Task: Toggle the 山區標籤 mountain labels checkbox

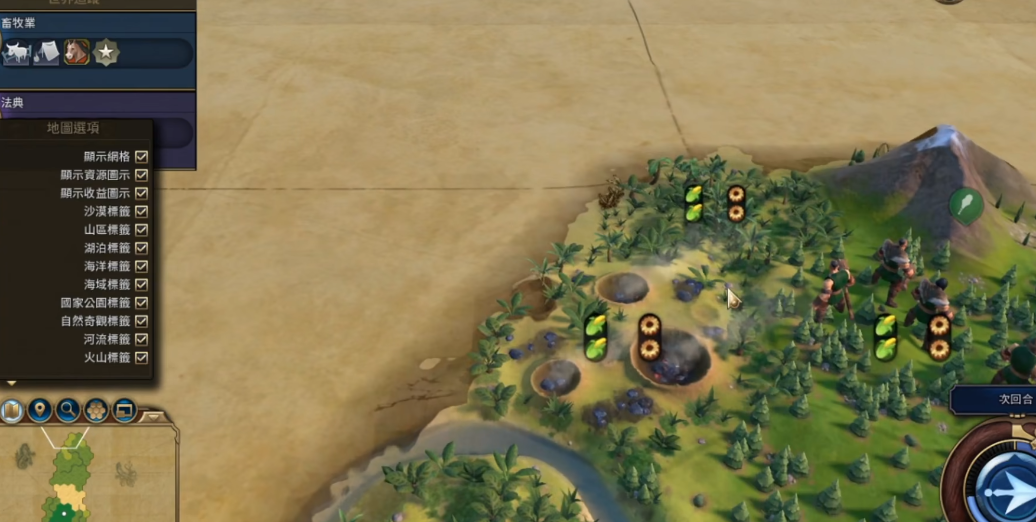Action: tap(141, 230)
